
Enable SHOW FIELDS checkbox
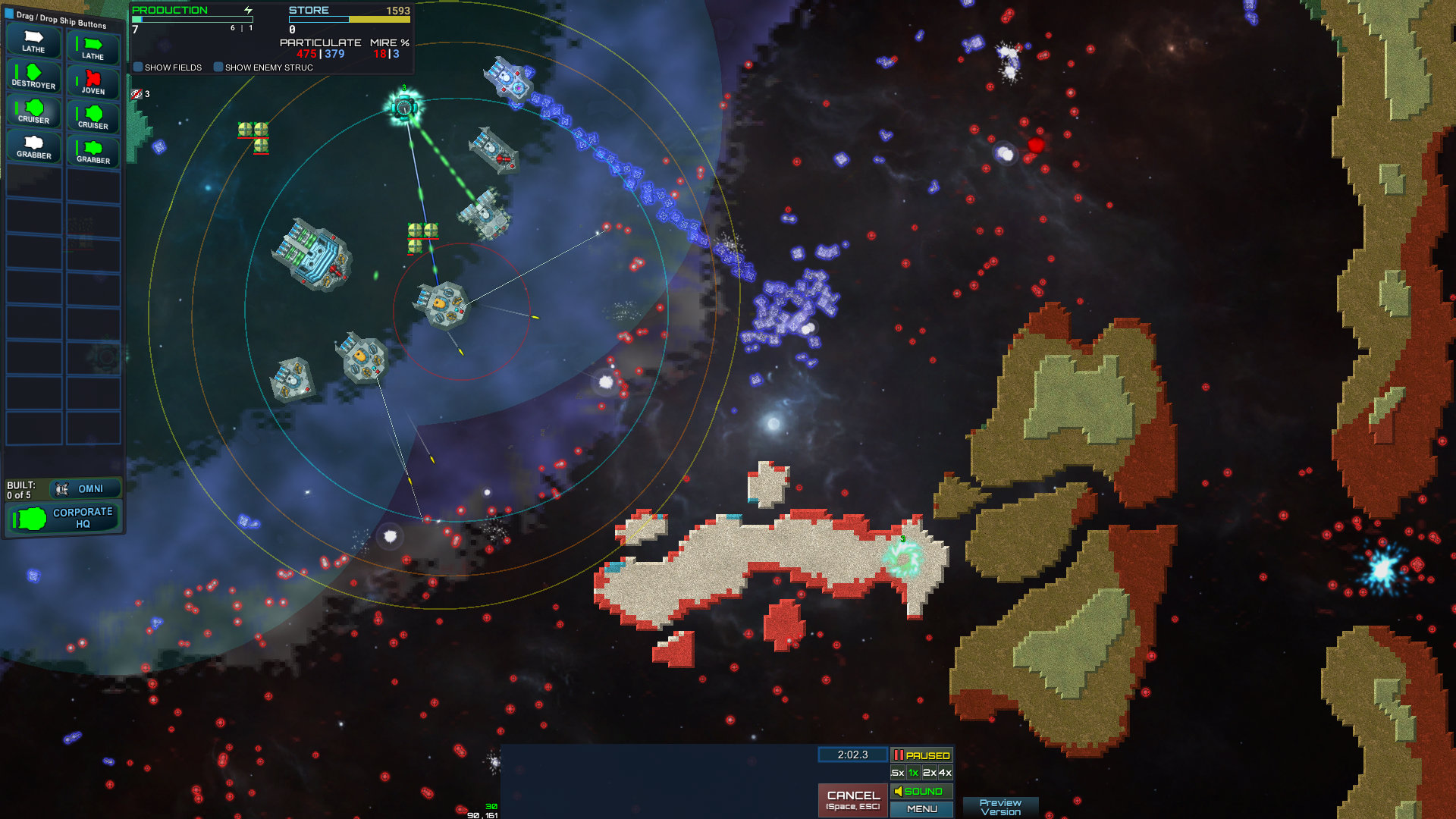tap(138, 67)
